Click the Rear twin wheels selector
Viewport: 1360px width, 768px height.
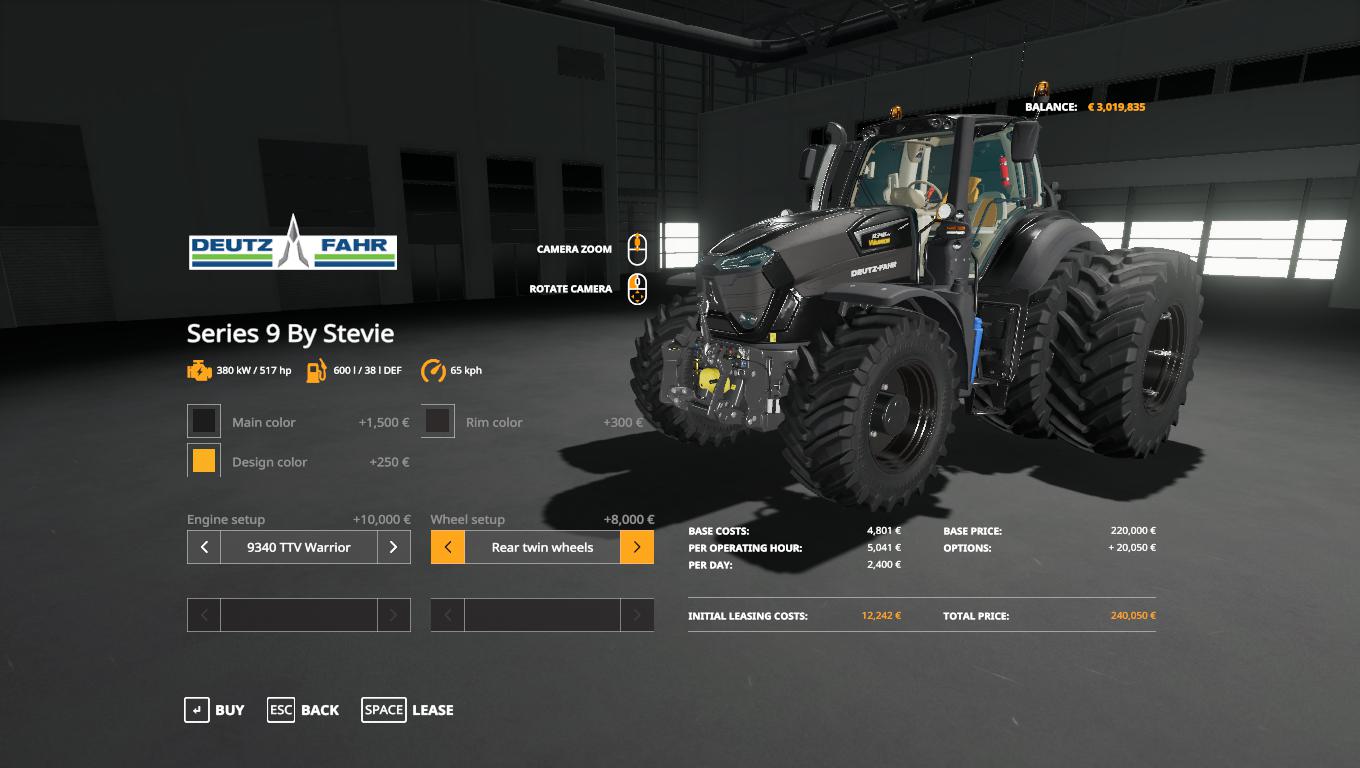pyautogui.click(x=542, y=547)
